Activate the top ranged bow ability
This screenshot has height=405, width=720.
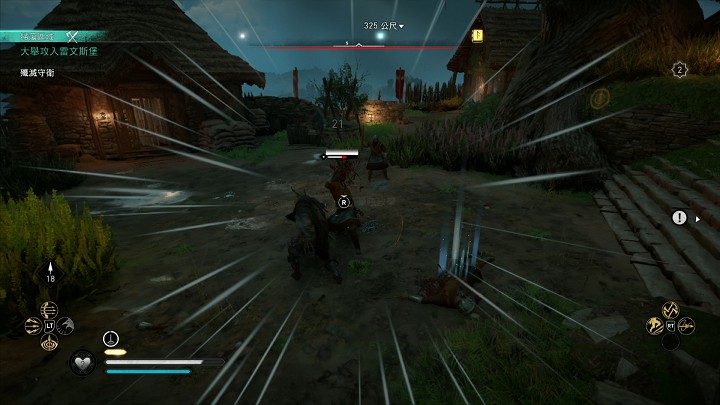pos(50,309)
